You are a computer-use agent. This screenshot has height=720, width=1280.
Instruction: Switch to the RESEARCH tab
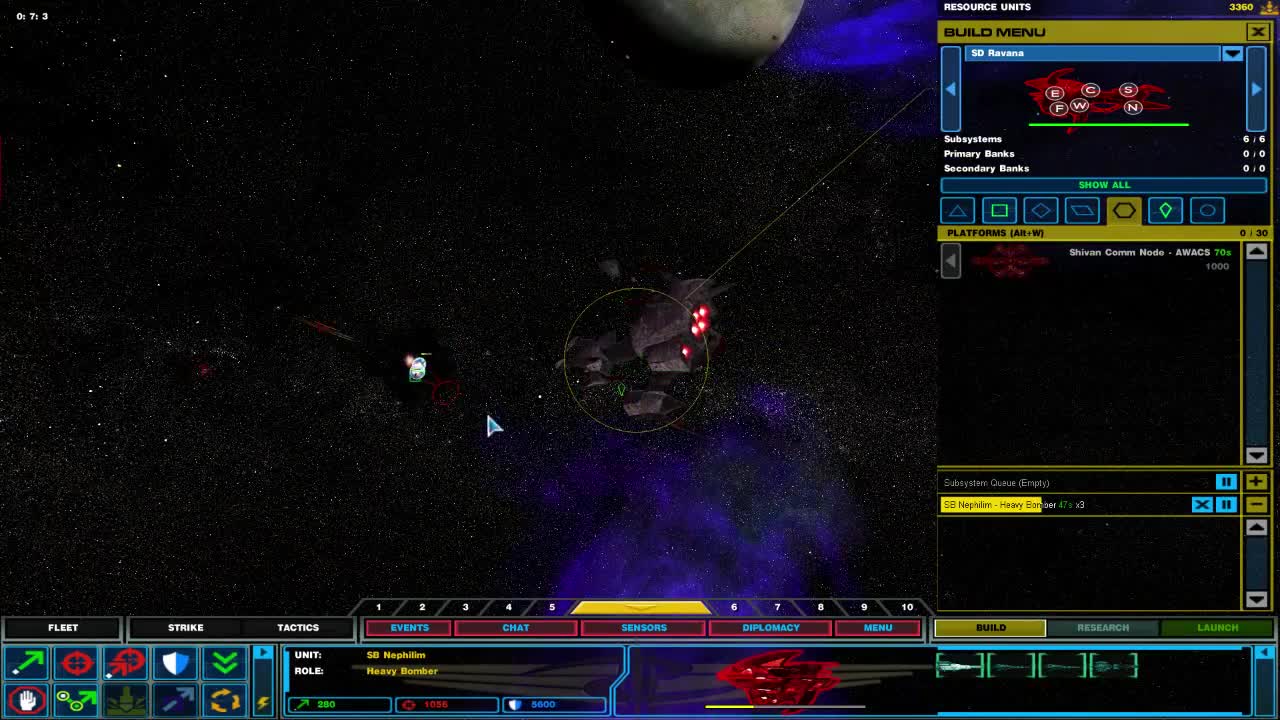[1103, 627]
